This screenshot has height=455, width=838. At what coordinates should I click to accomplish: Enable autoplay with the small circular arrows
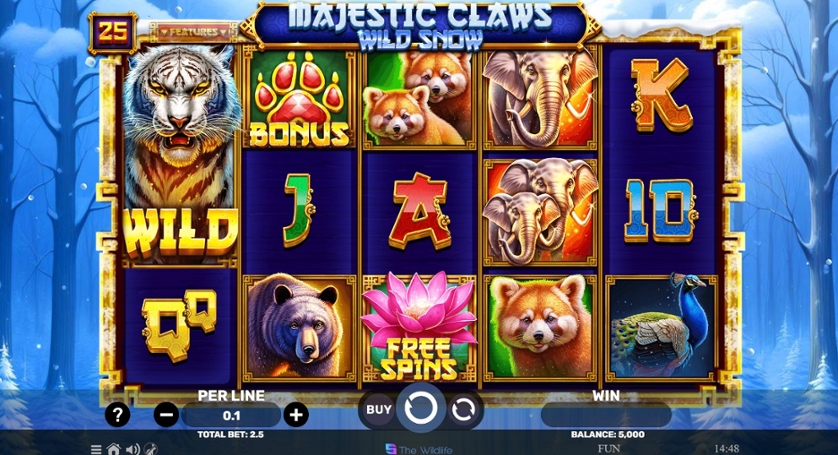tap(463, 409)
